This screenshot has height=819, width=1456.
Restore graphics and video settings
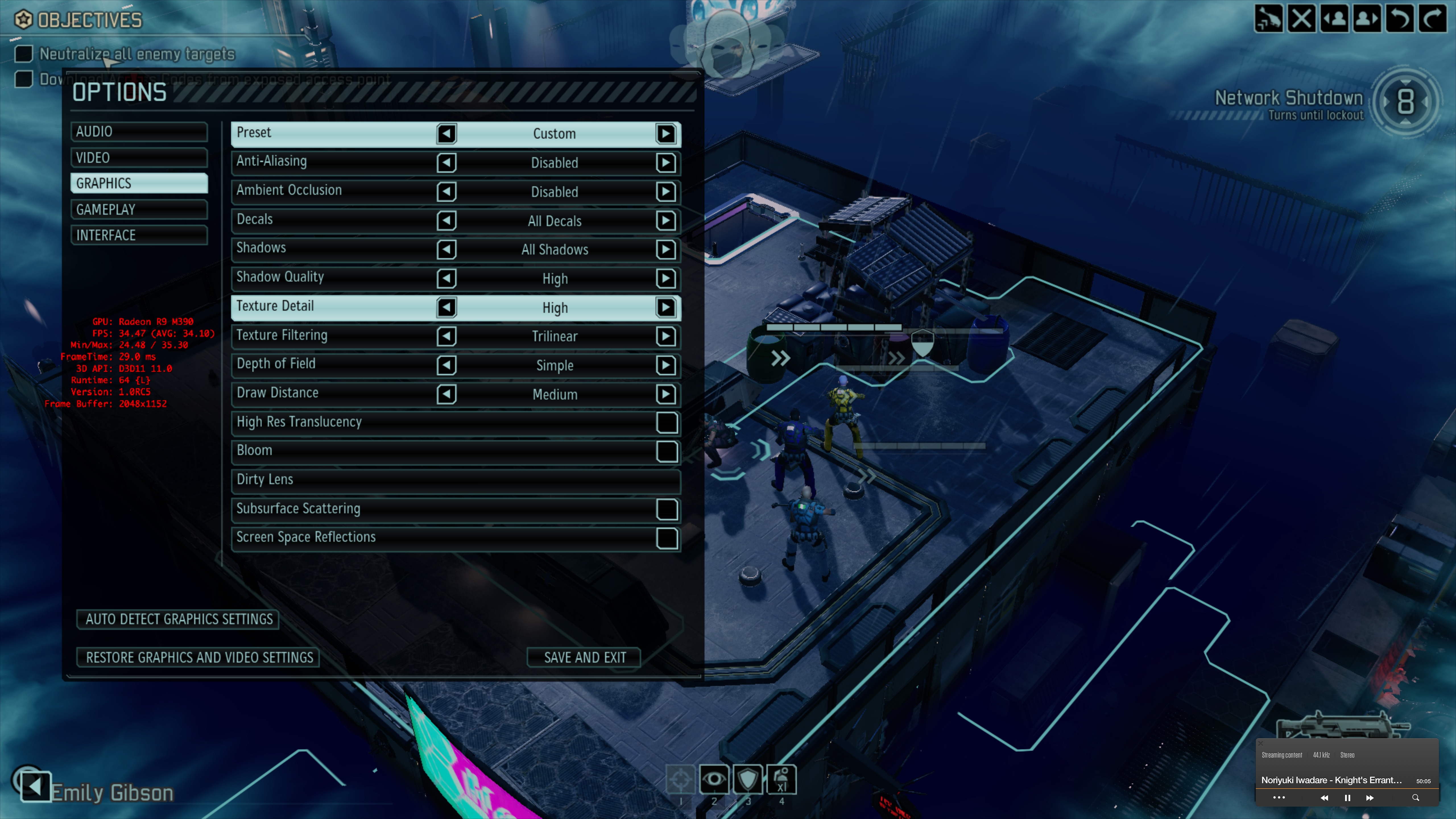(199, 657)
